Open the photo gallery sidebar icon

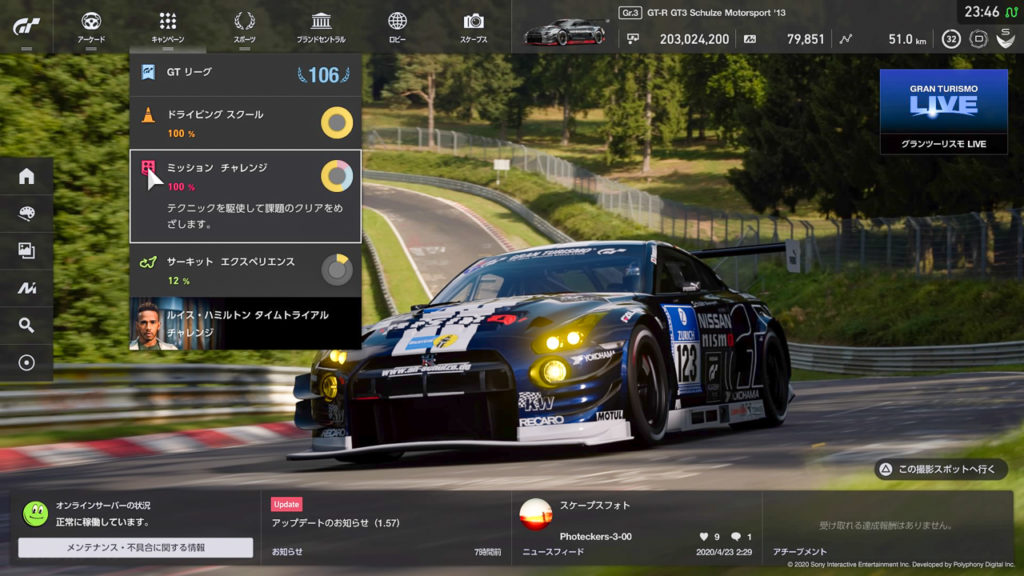(x=27, y=251)
